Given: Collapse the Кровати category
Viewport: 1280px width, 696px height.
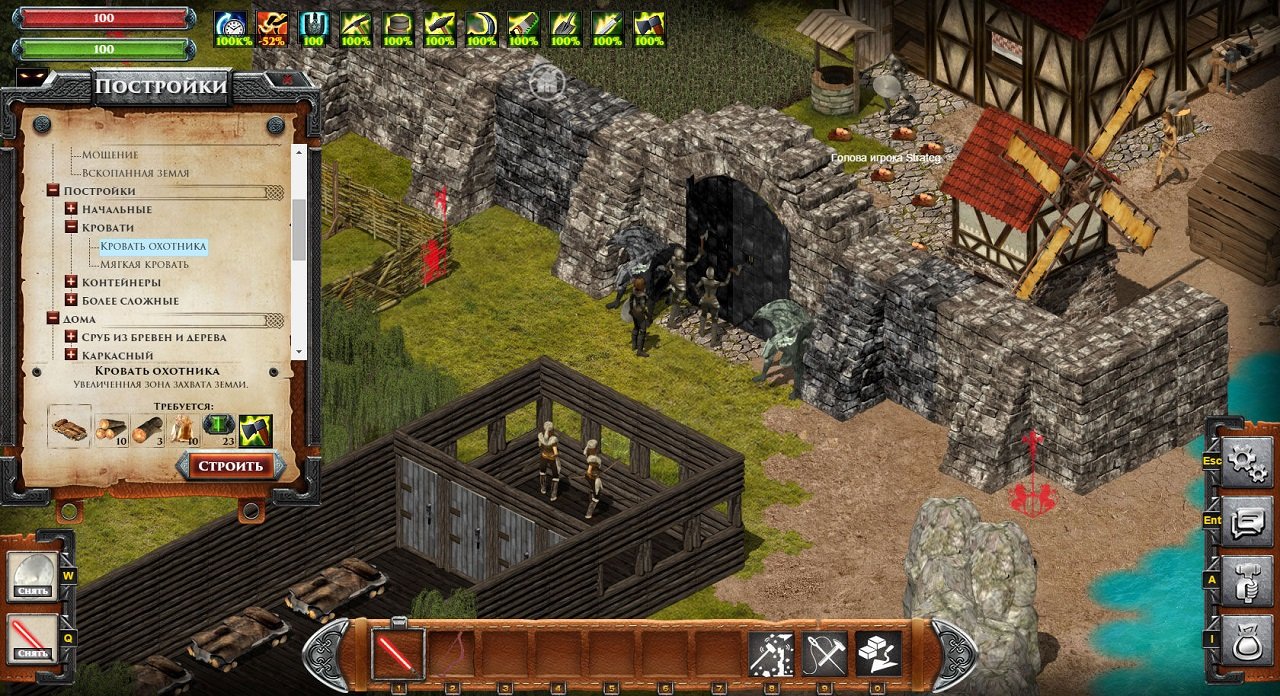Looking at the screenshot, I should click(x=72, y=227).
